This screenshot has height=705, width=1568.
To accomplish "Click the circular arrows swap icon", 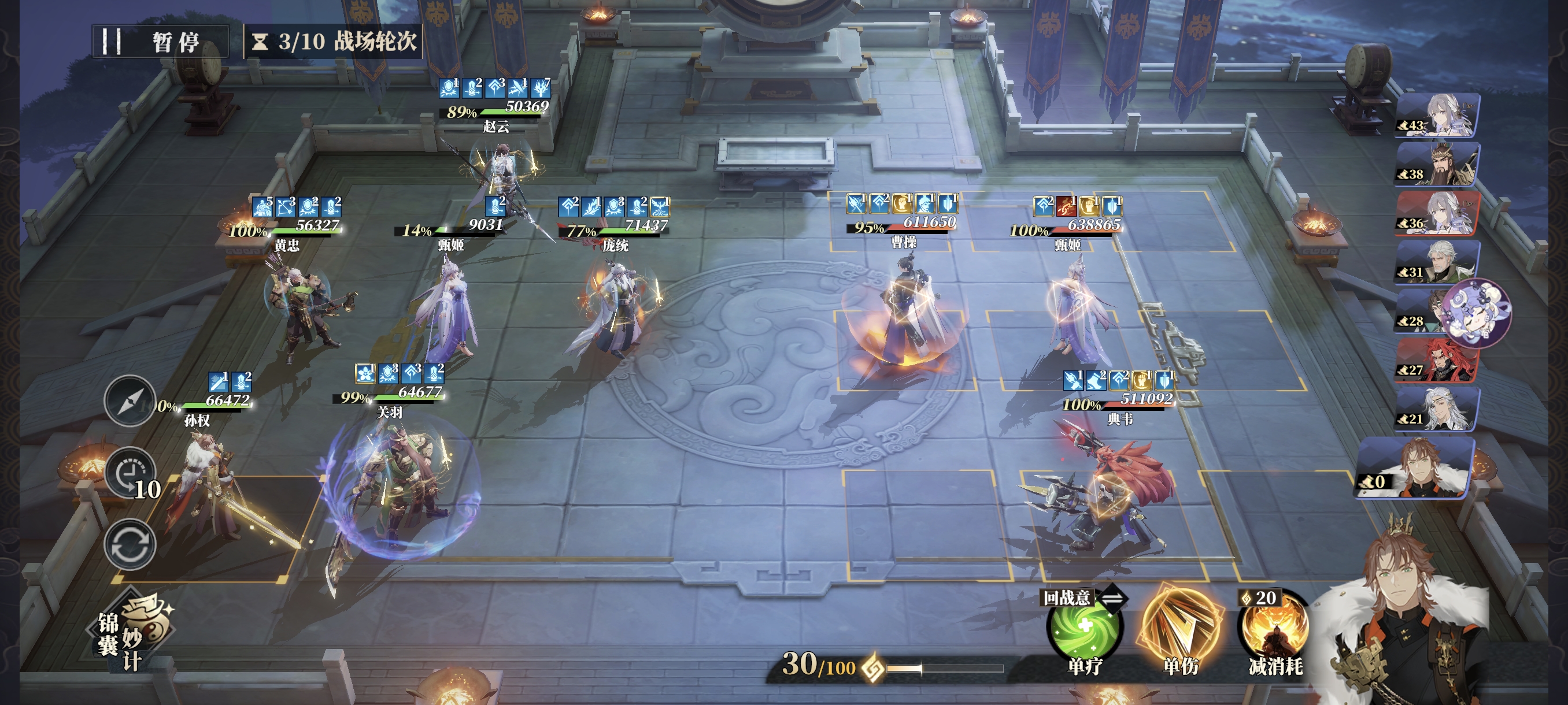I will [x=130, y=544].
